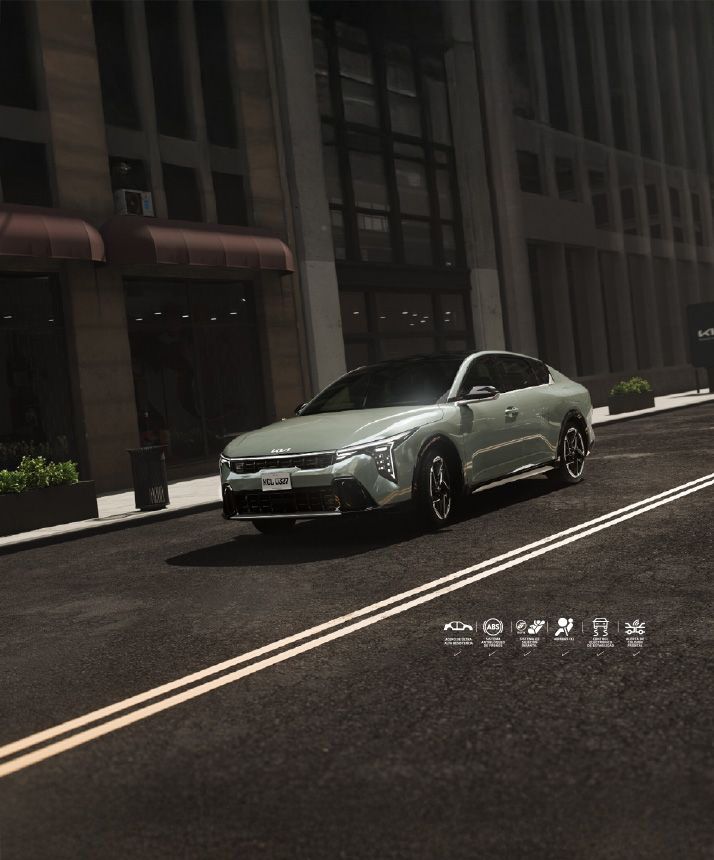Choose the child seat anchoring icon
The height and width of the screenshot is (860, 714).
click(529, 627)
